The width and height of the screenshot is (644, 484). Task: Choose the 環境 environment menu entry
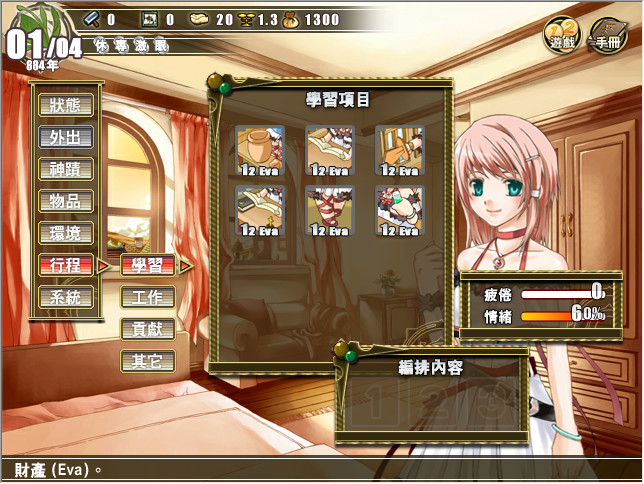point(66,233)
